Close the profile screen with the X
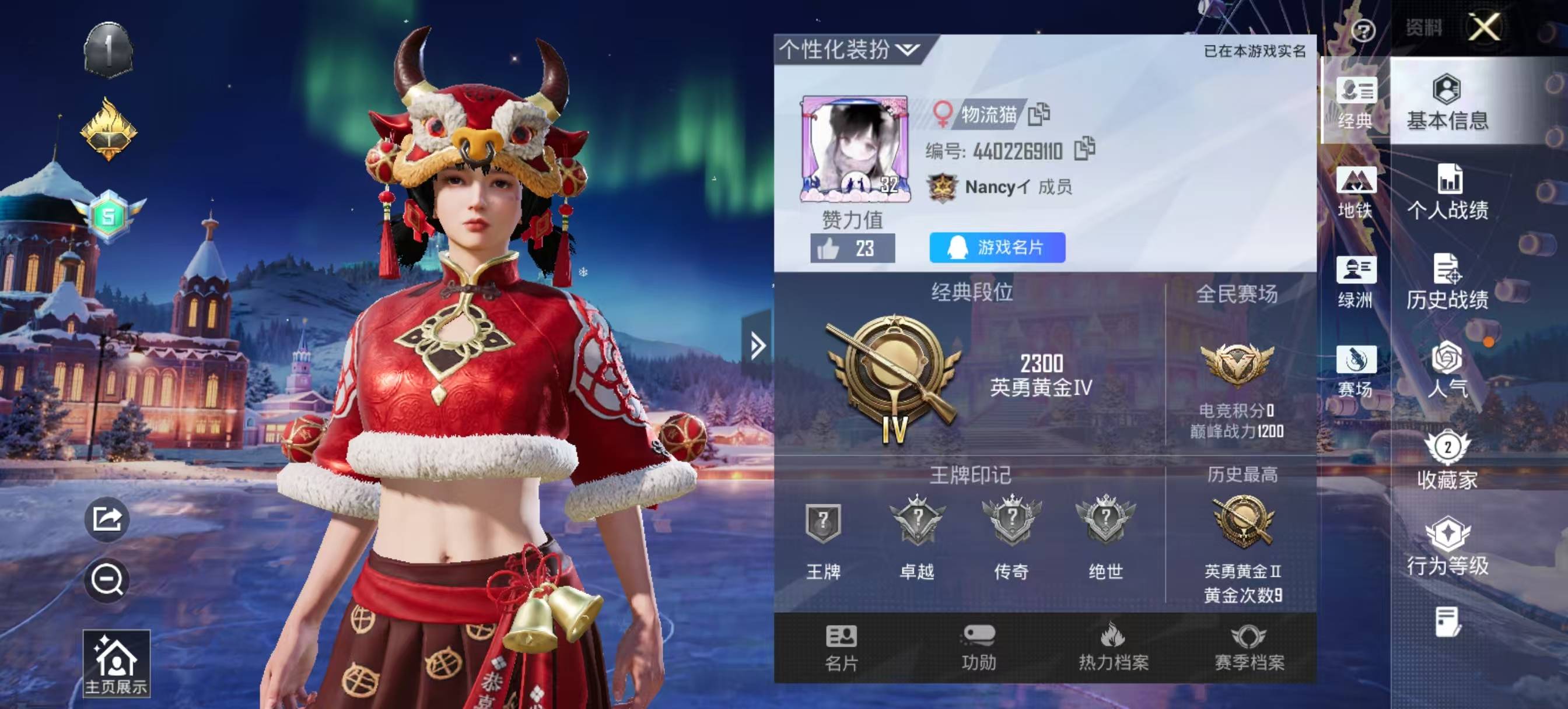Image resolution: width=1568 pixels, height=709 pixels. (x=1484, y=27)
